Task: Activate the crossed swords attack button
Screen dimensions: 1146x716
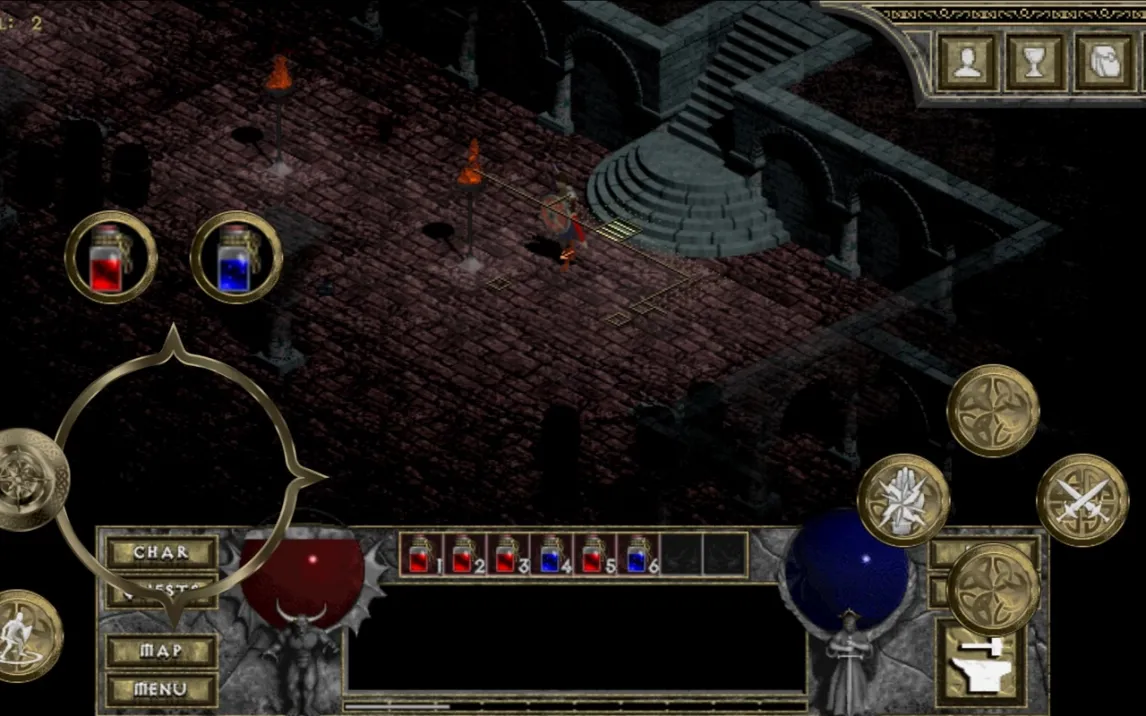Action: (1082, 500)
